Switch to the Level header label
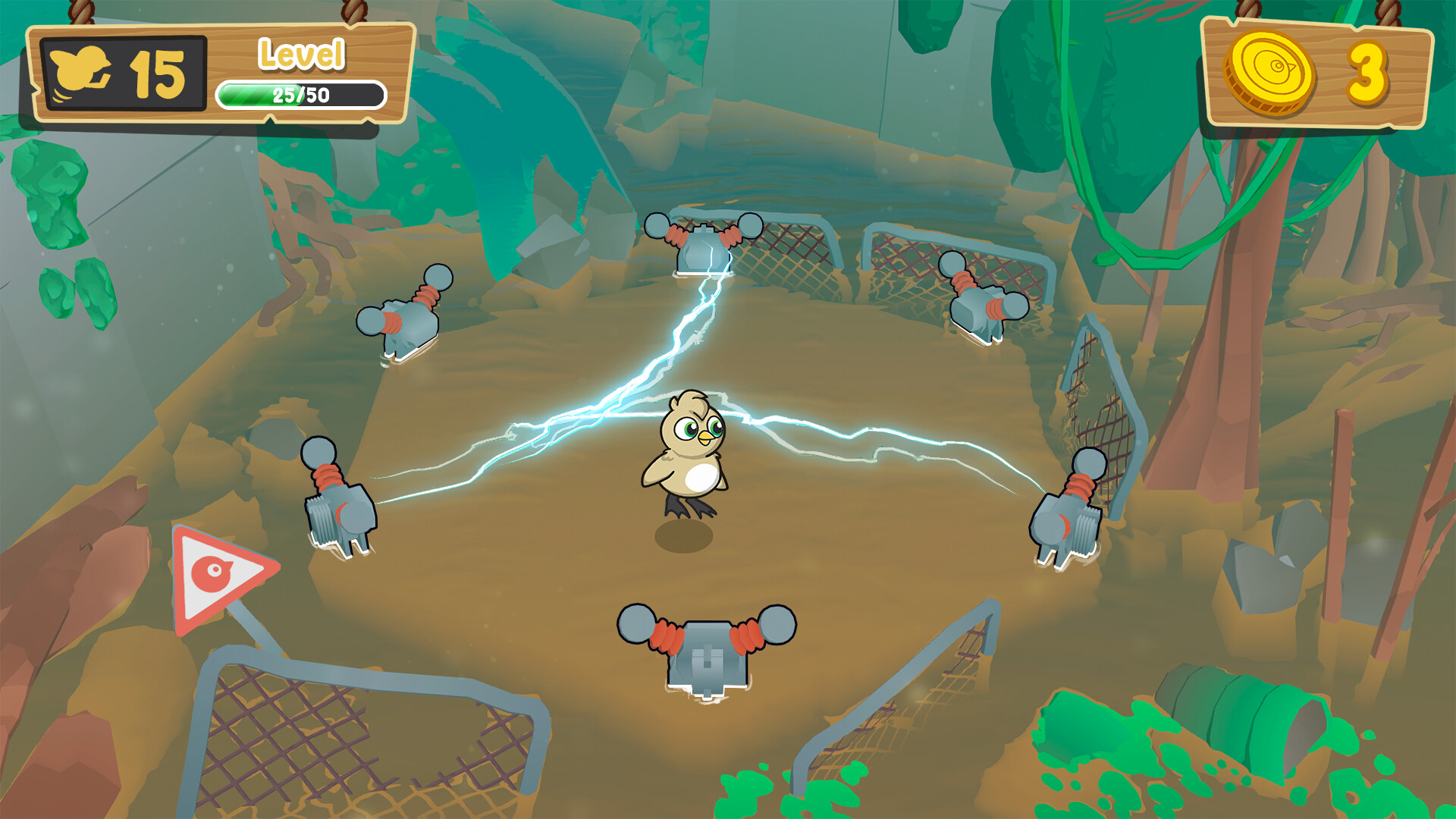The width and height of the screenshot is (1456, 819). pyautogui.click(x=303, y=53)
